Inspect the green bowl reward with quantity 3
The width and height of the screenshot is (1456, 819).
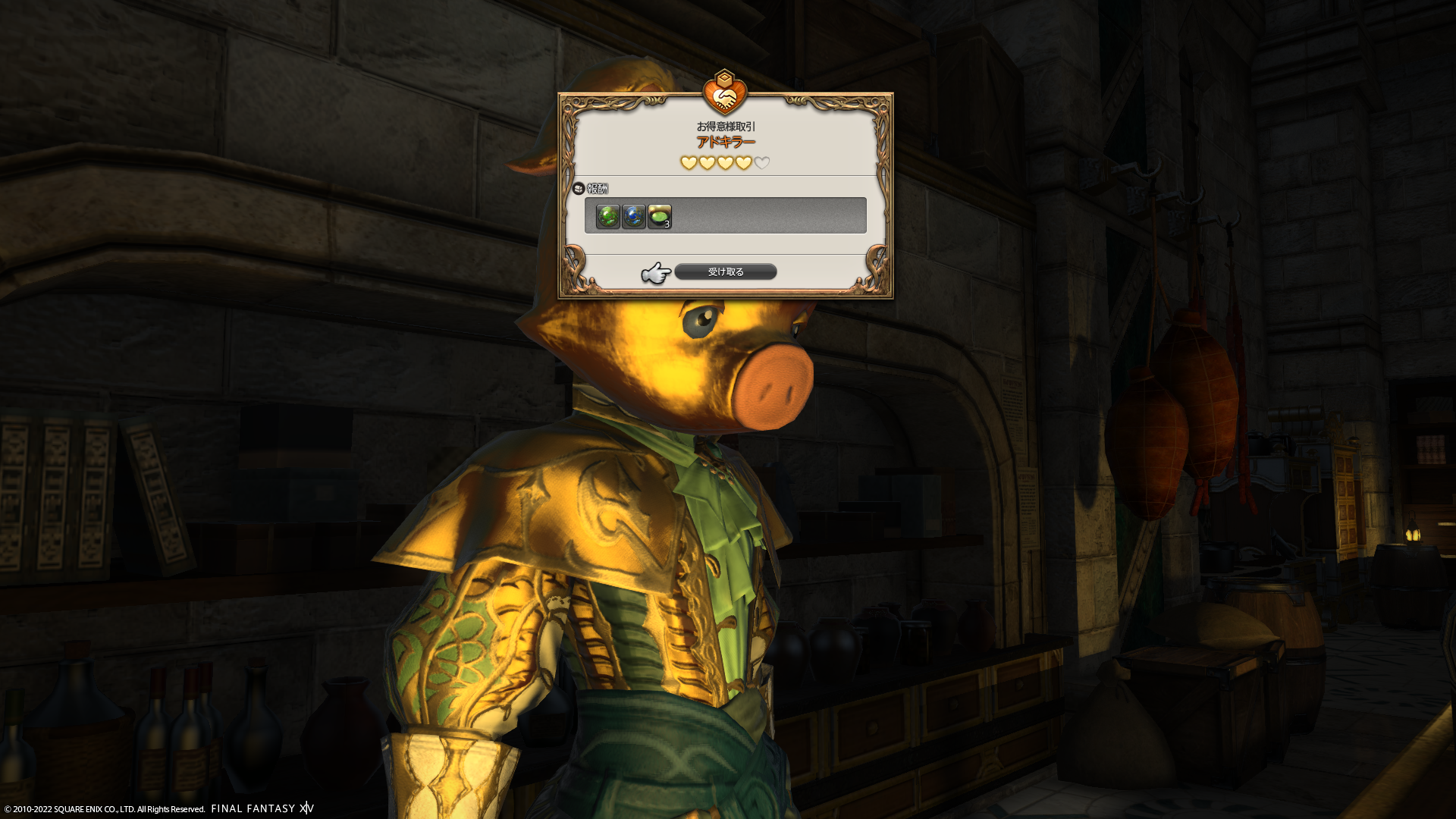pos(659,216)
